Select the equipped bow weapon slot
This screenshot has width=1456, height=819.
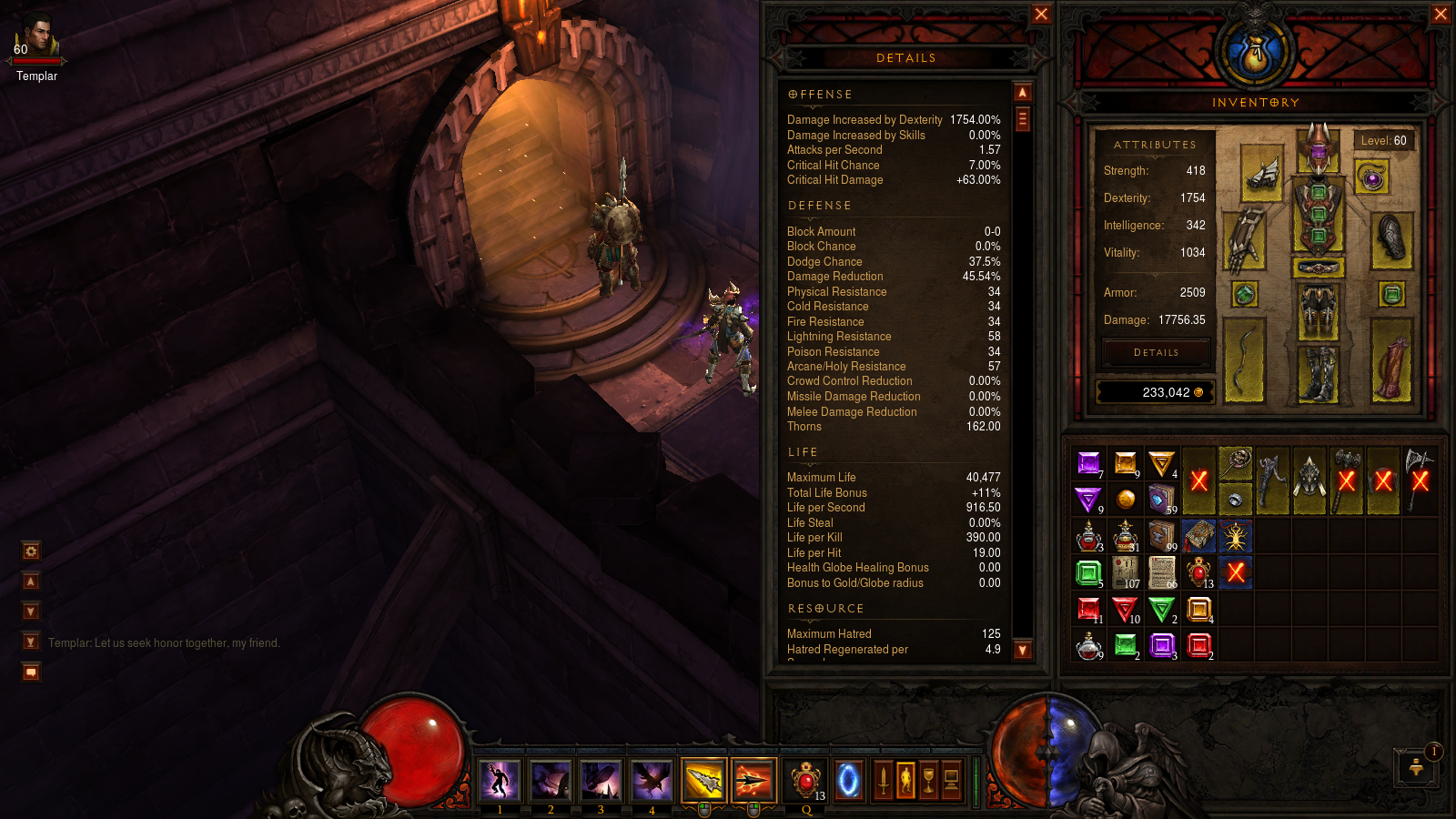(1244, 360)
